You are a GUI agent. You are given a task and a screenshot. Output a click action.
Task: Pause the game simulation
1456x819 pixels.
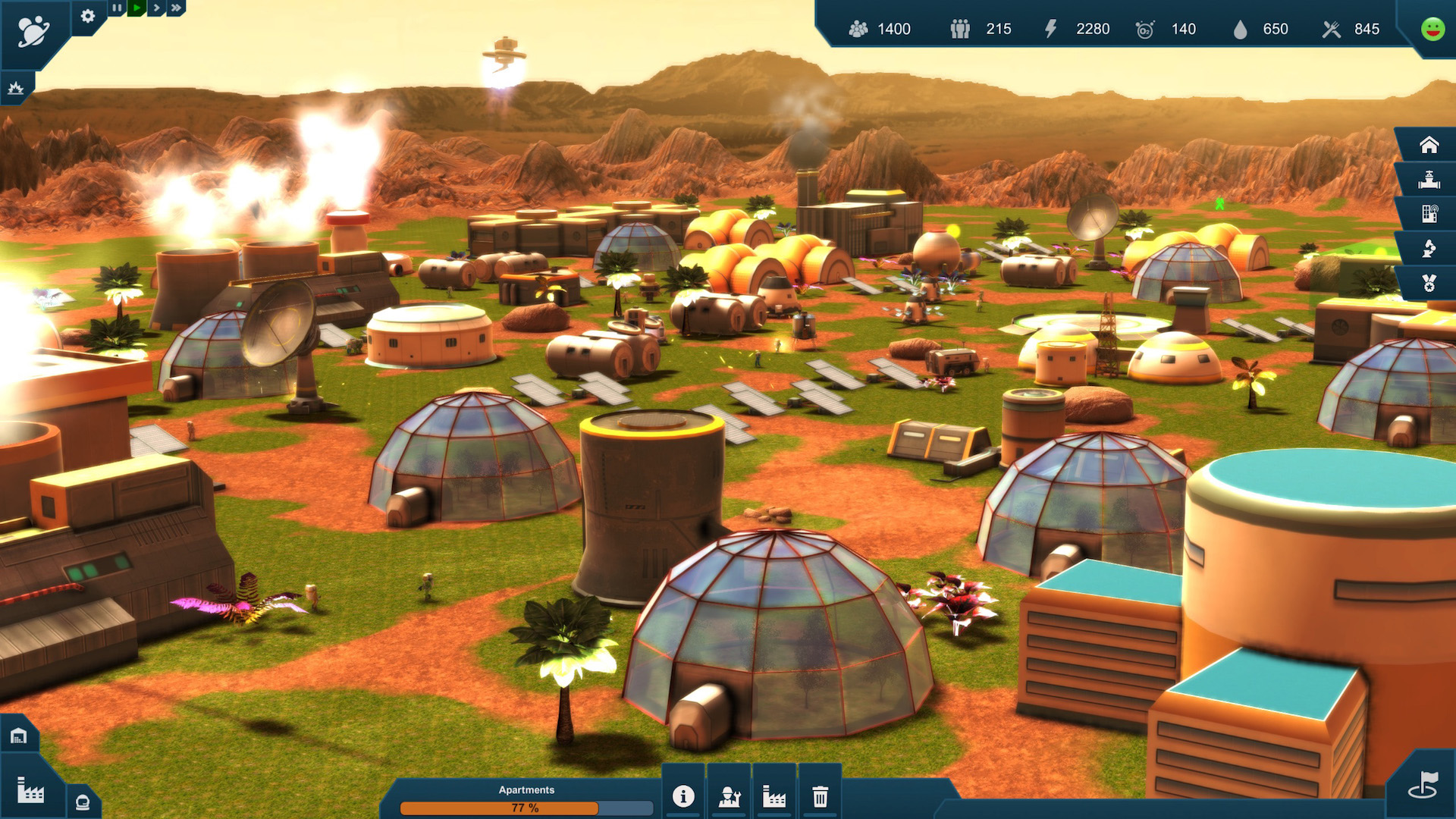pyautogui.click(x=116, y=8)
